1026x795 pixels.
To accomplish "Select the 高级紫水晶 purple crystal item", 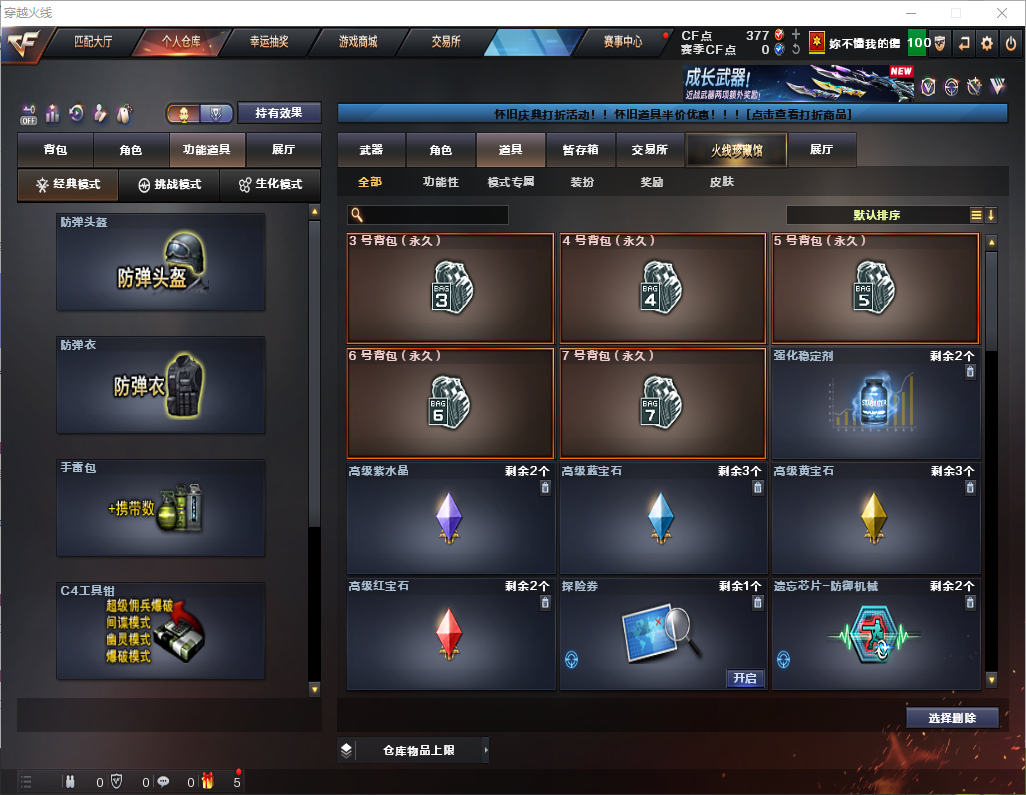I will [x=450, y=518].
